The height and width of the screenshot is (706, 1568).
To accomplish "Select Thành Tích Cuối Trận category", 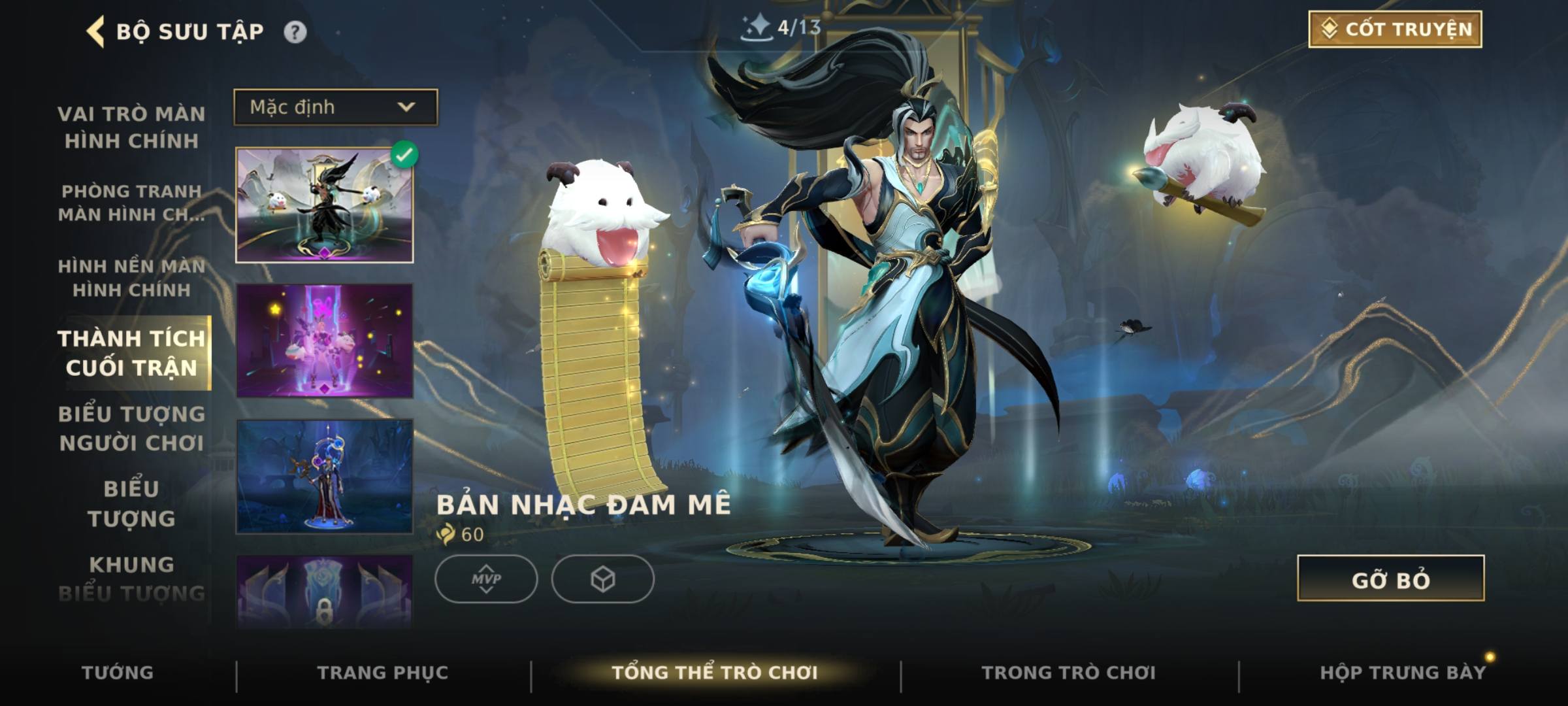I will (131, 353).
